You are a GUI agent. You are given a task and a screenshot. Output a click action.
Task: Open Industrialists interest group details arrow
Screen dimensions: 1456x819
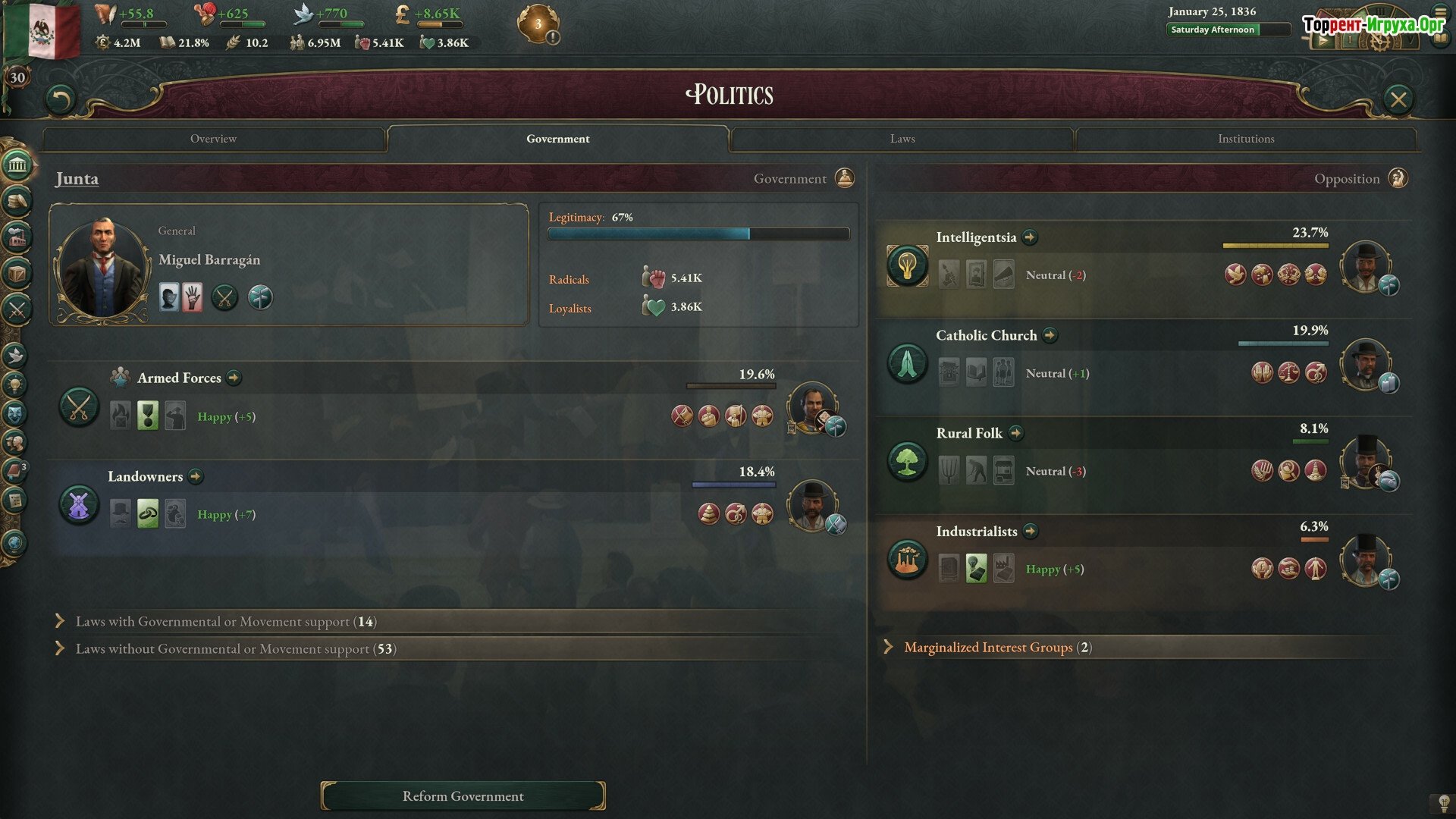point(1030,531)
